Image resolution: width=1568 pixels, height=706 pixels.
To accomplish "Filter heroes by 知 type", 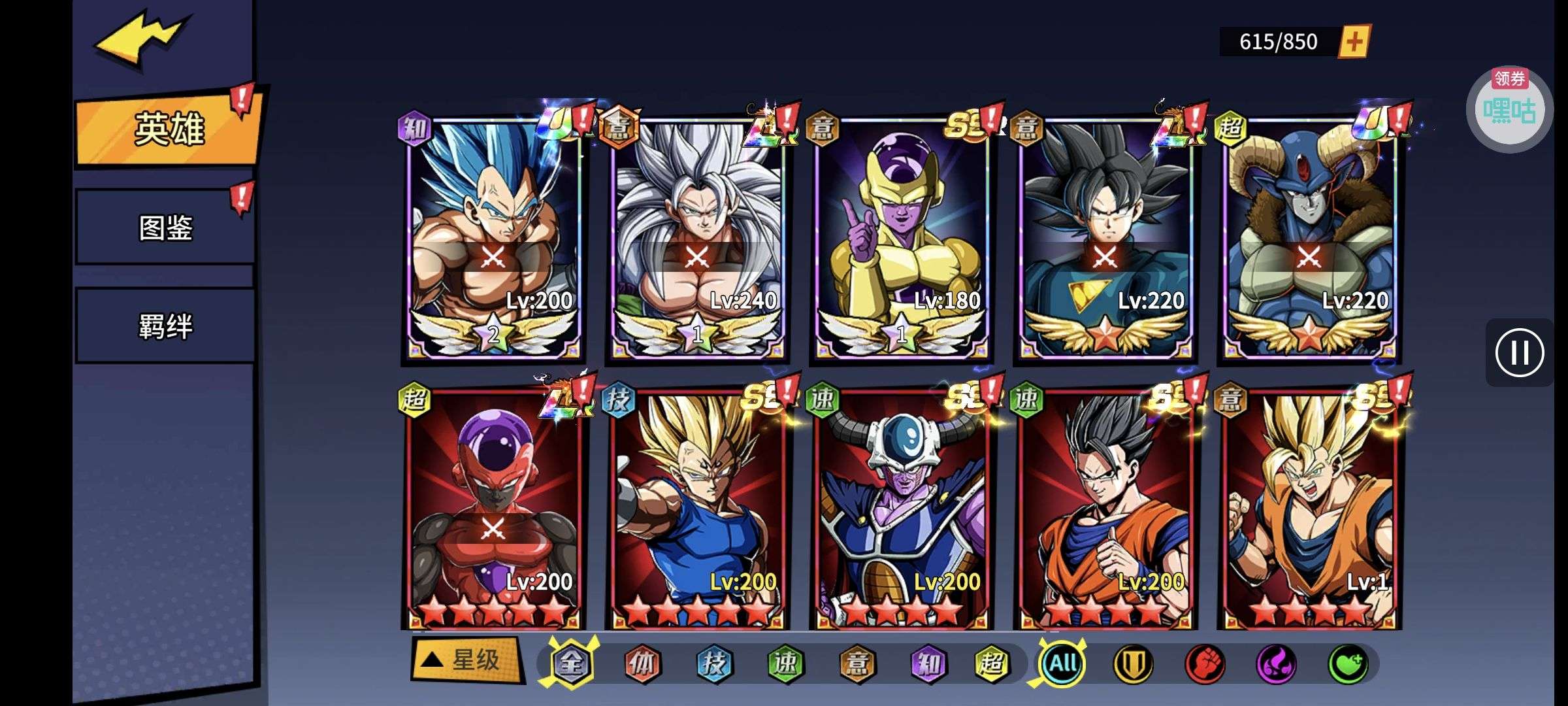I will tap(928, 664).
